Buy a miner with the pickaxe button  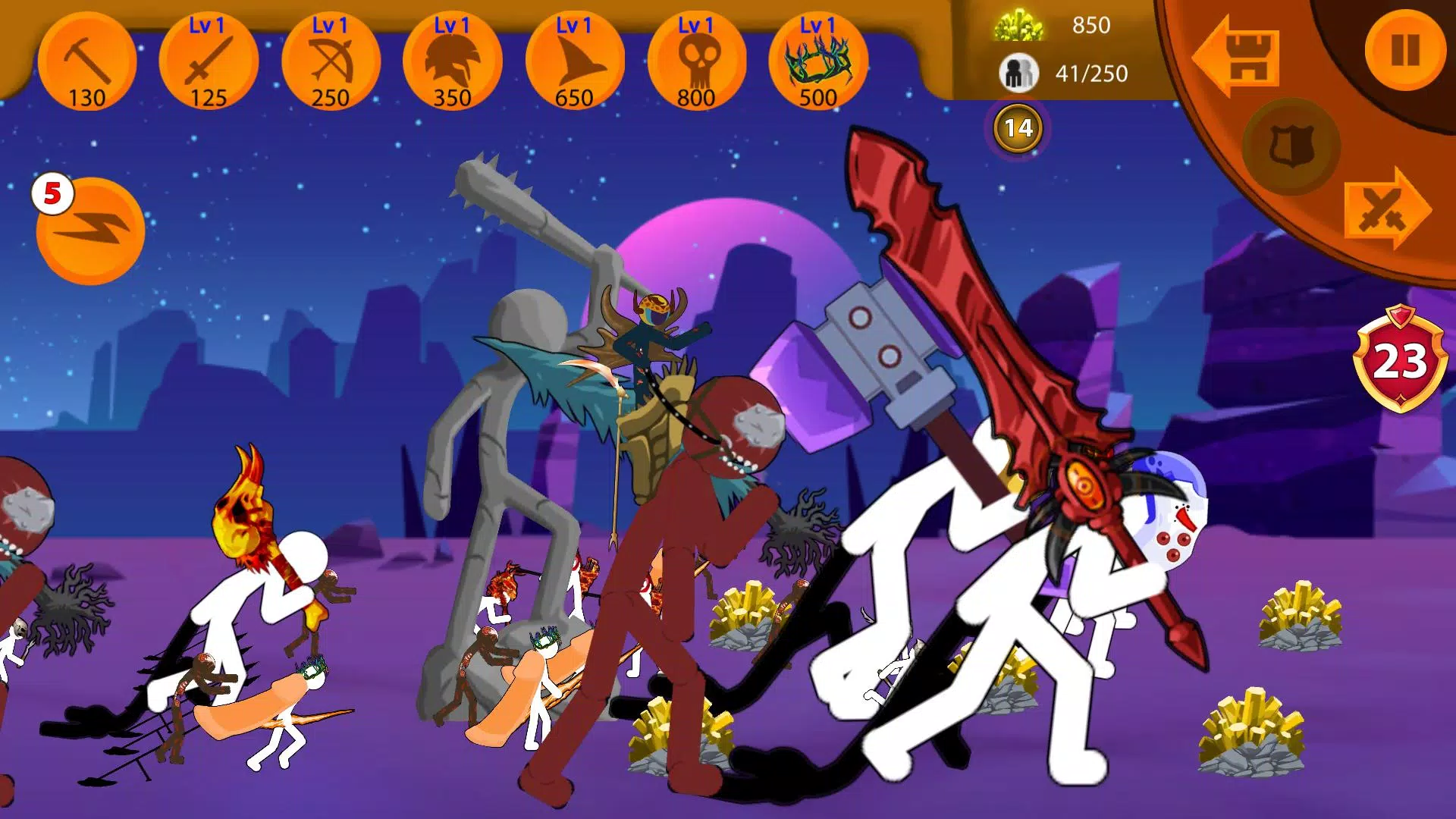87,62
